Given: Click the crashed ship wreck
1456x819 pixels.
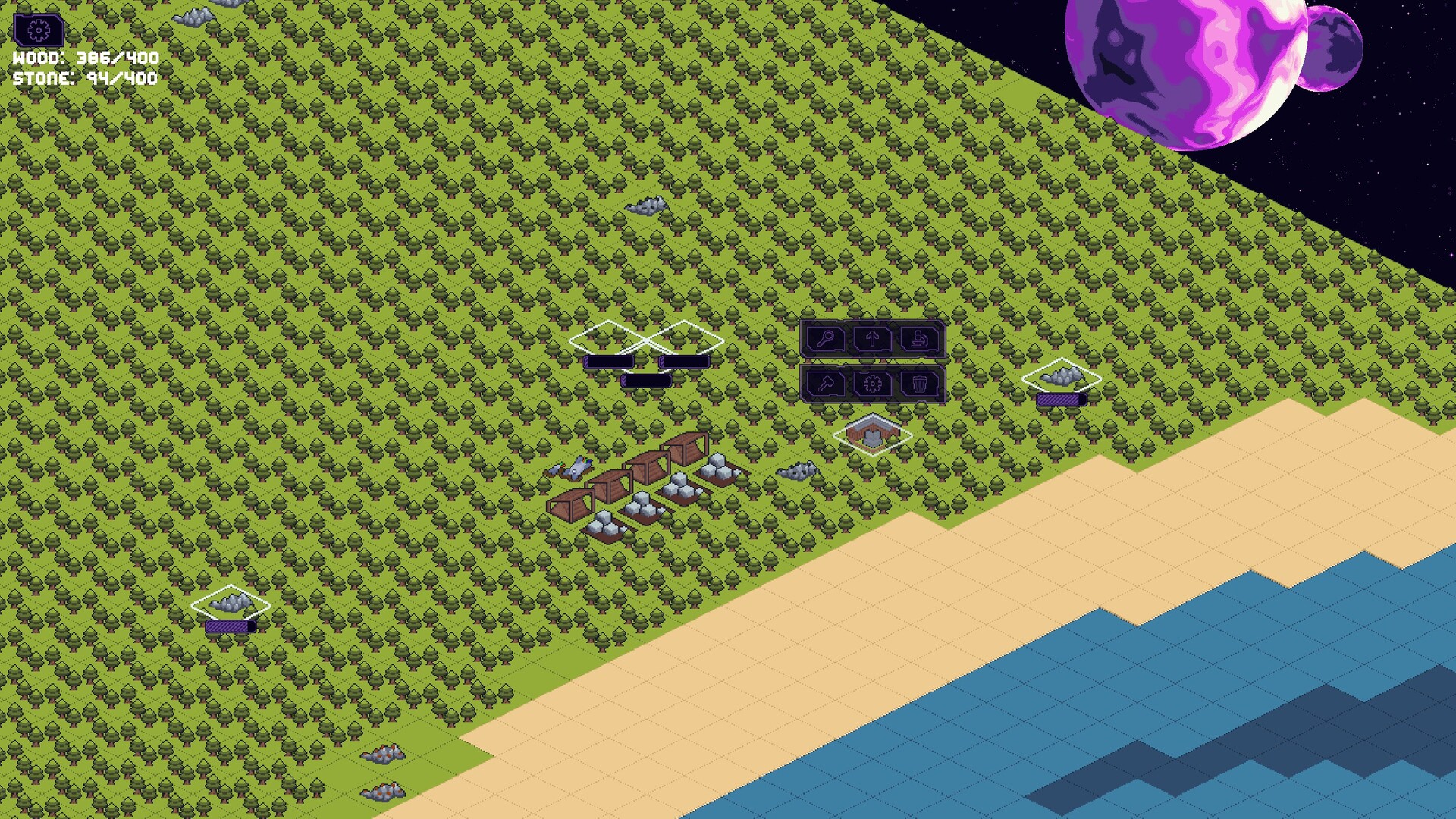Looking at the screenshot, I should click(574, 469).
